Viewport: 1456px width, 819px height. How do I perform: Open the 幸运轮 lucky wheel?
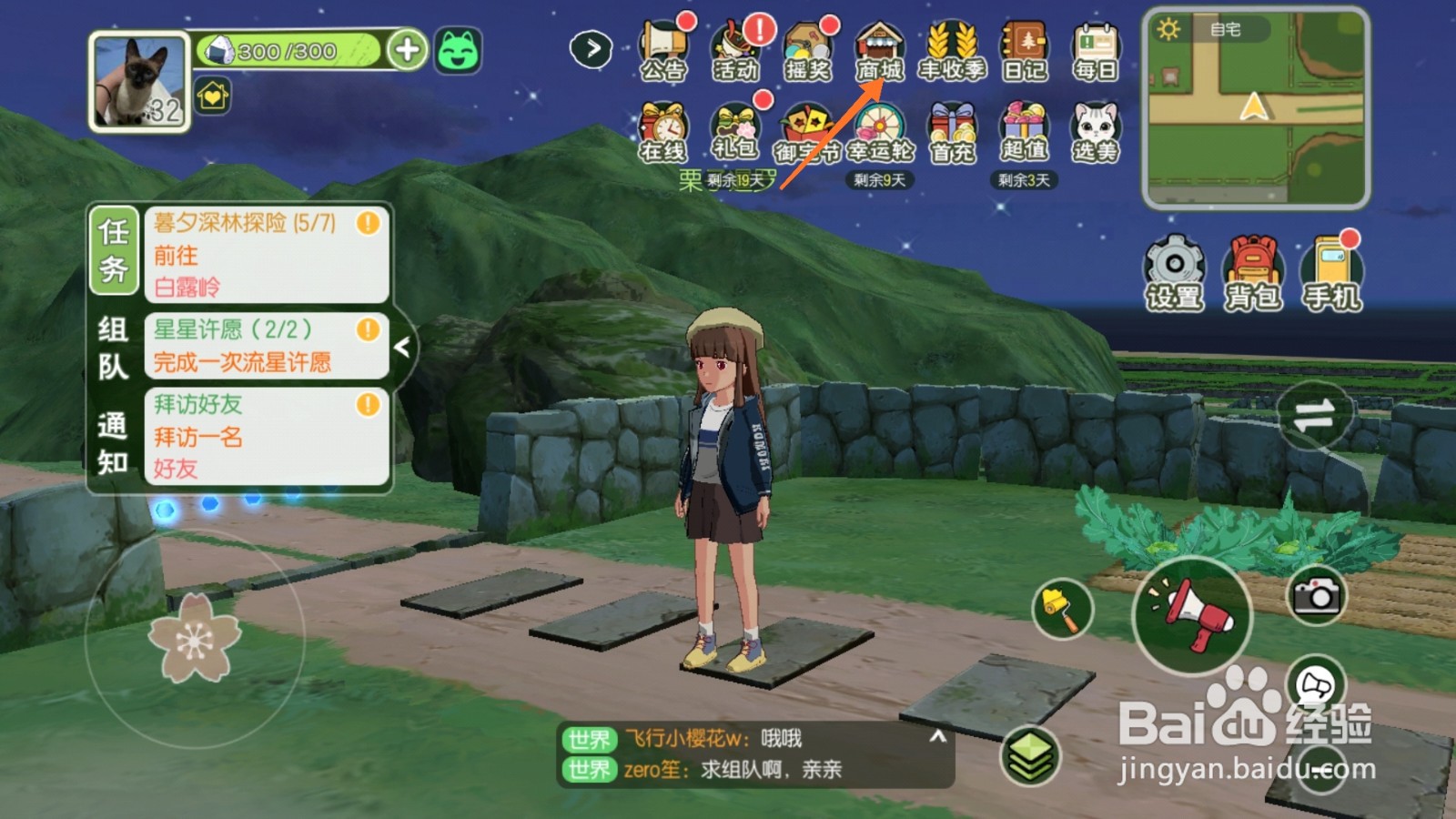(879, 133)
